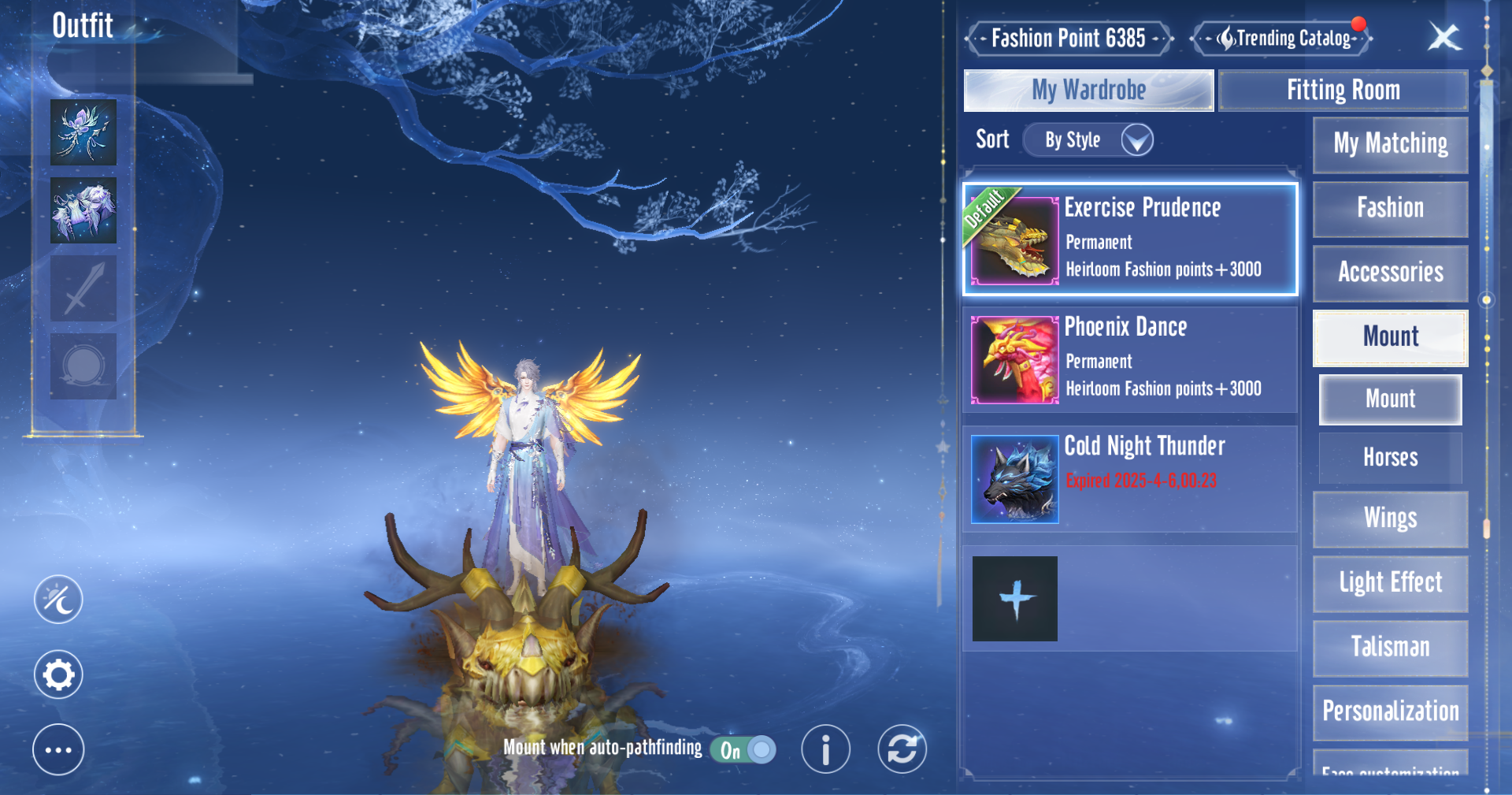Select the My Wardrobe tab
The image size is (1512, 795).
coord(1088,91)
